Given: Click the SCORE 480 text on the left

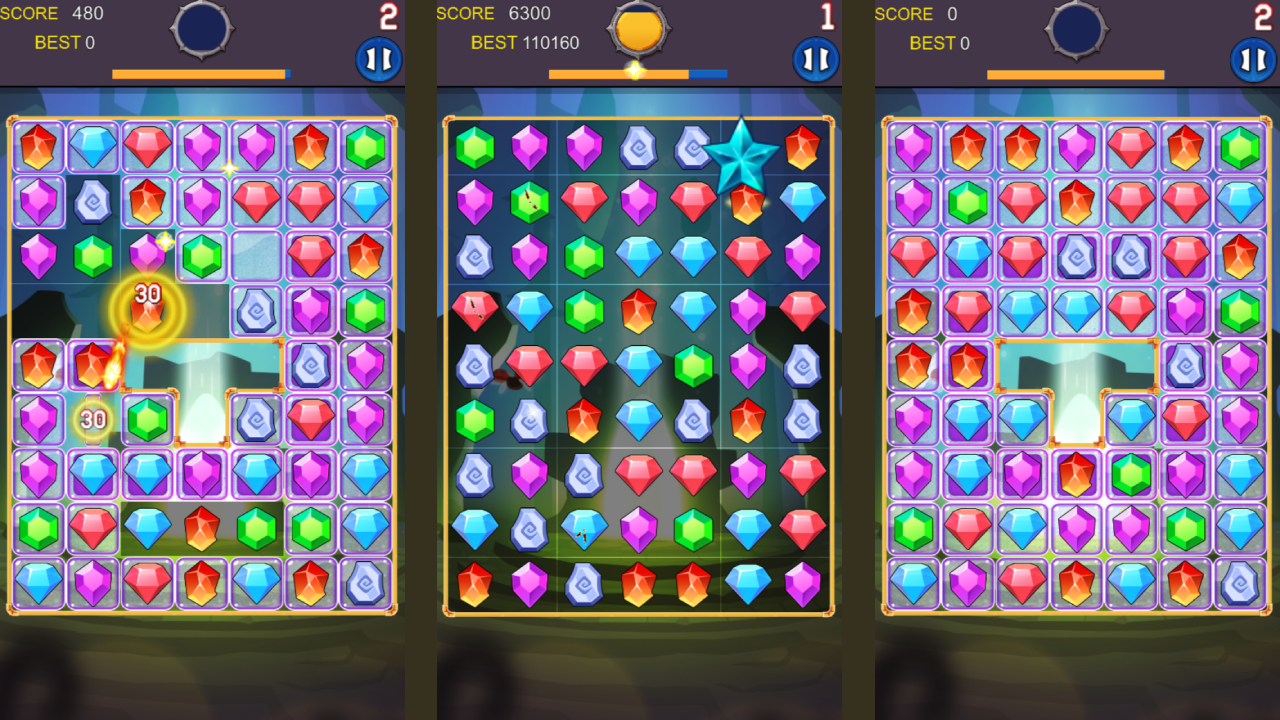Looking at the screenshot, I should pyautogui.click(x=52, y=13).
